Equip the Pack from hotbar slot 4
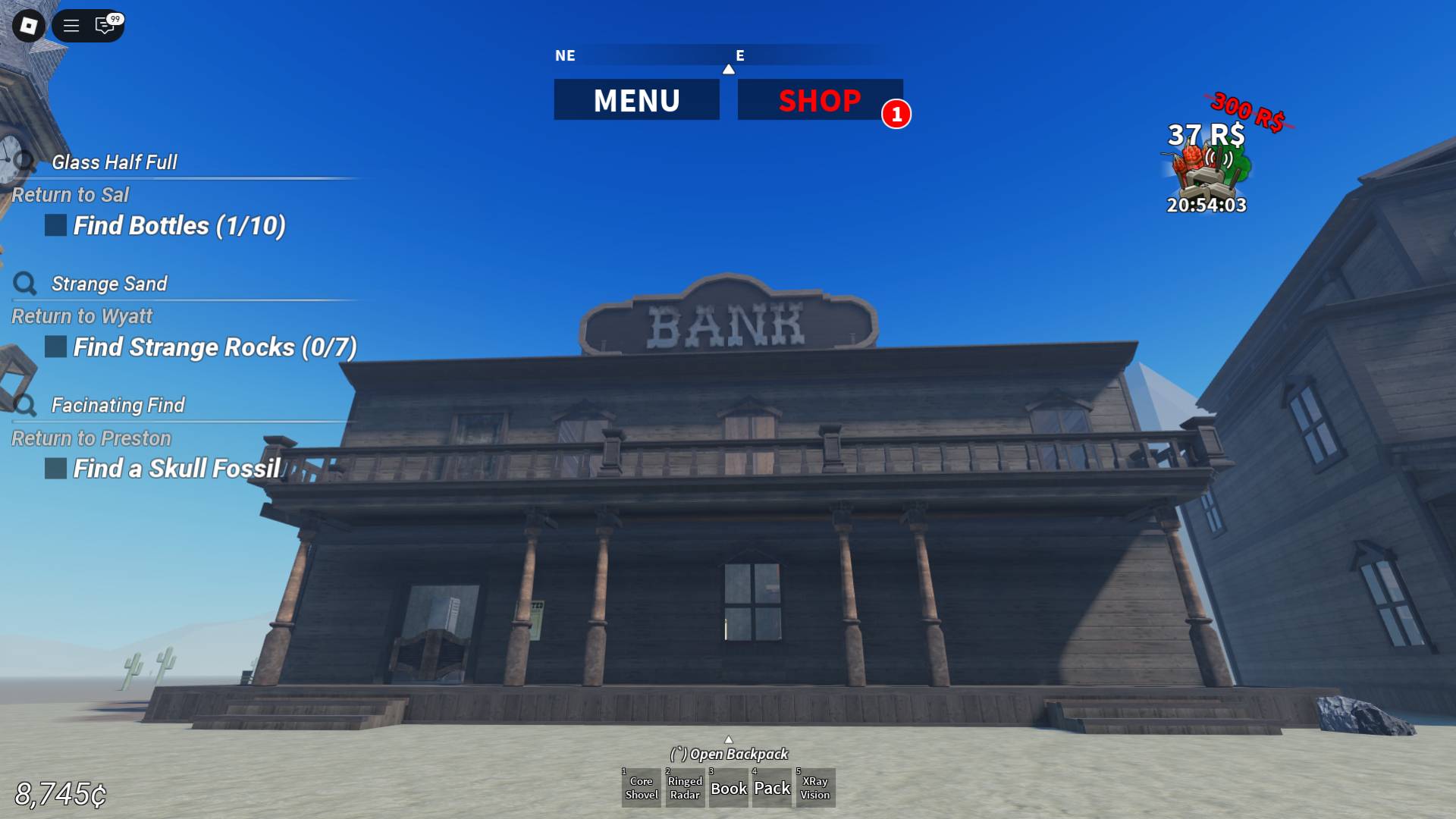Screen dimensions: 1456x819 pos(771,788)
